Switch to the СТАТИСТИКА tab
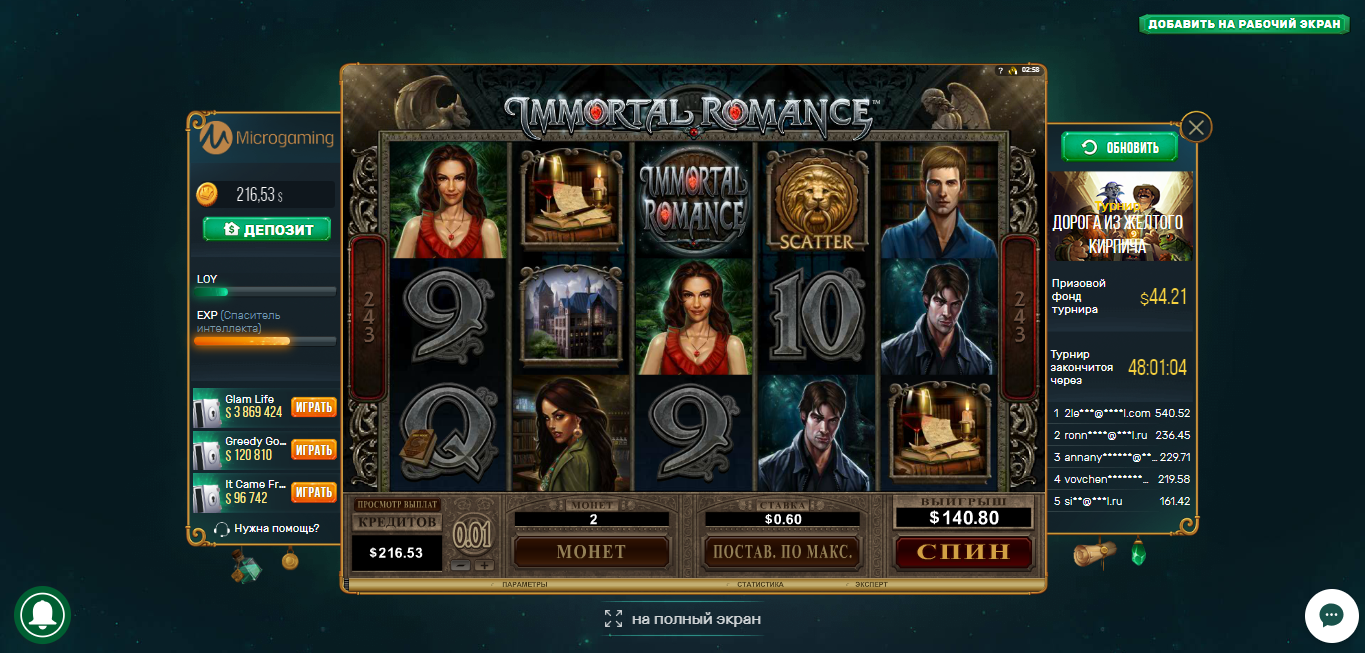The height and width of the screenshot is (653, 1365). pos(760,584)
